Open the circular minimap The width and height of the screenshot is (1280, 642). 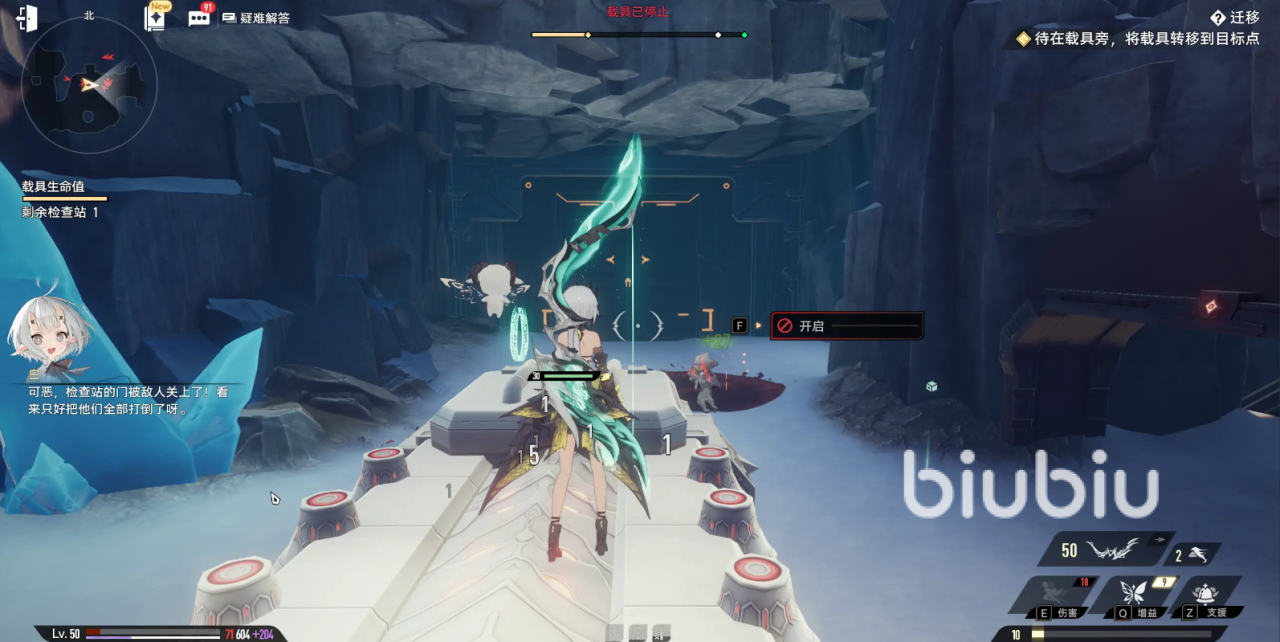click(x=90, y=87)
